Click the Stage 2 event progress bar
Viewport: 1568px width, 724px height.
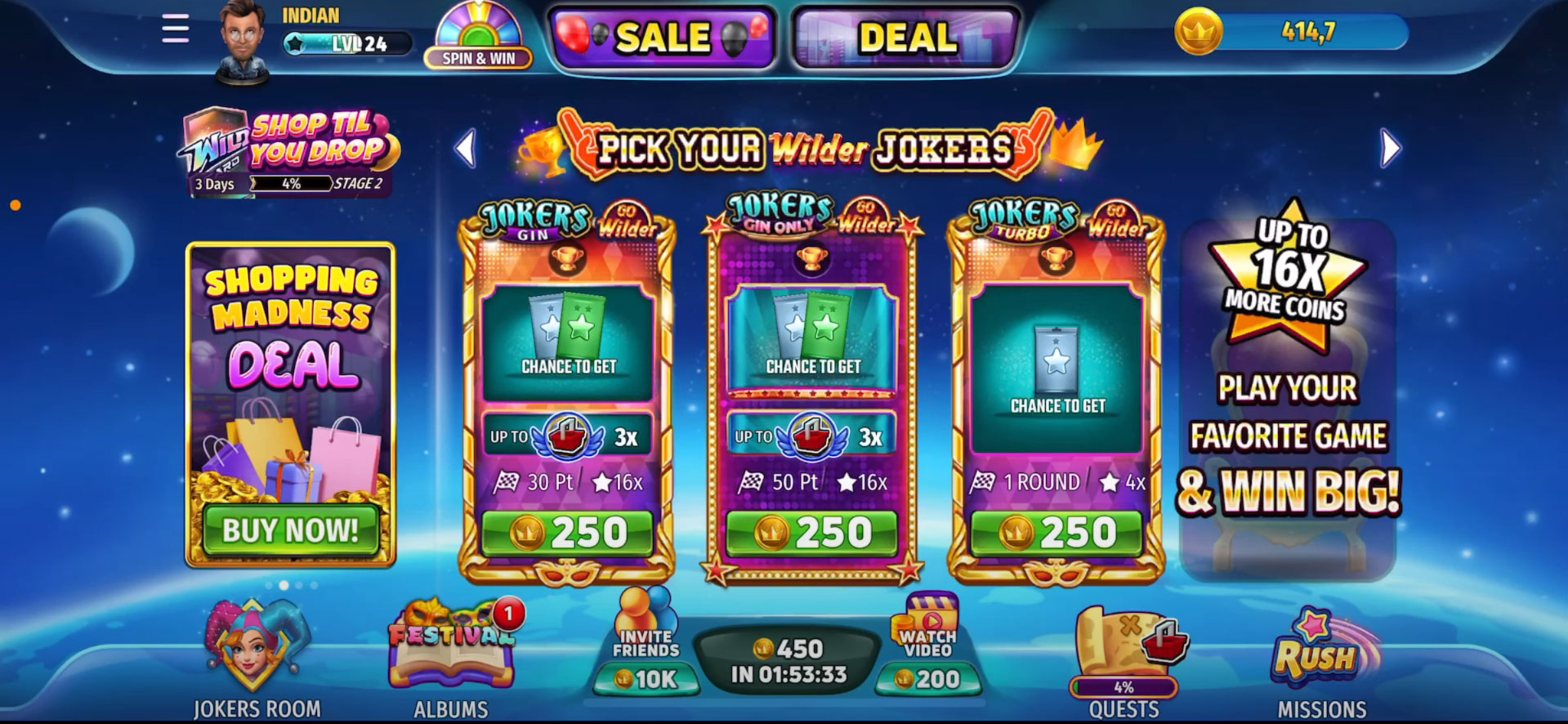pos(290,185)
